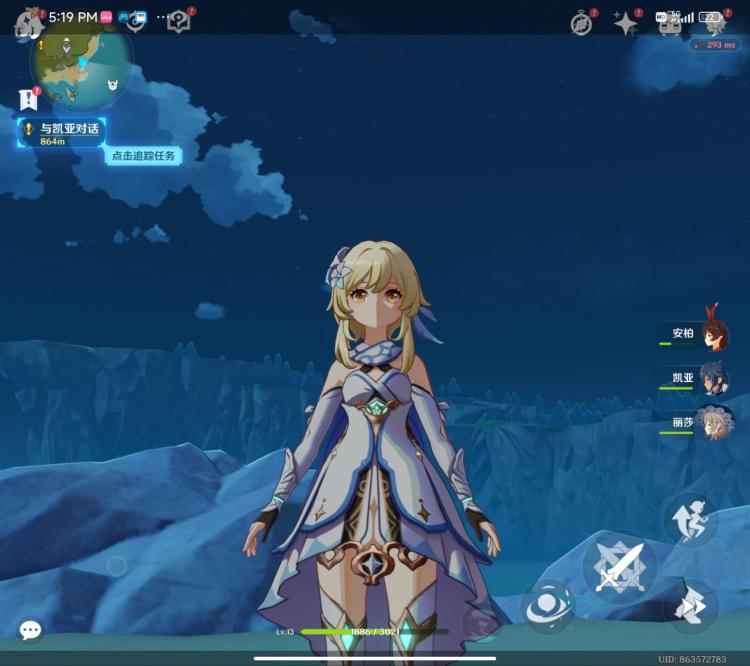Select the 与凯亚对话 quest tracker

62,133
